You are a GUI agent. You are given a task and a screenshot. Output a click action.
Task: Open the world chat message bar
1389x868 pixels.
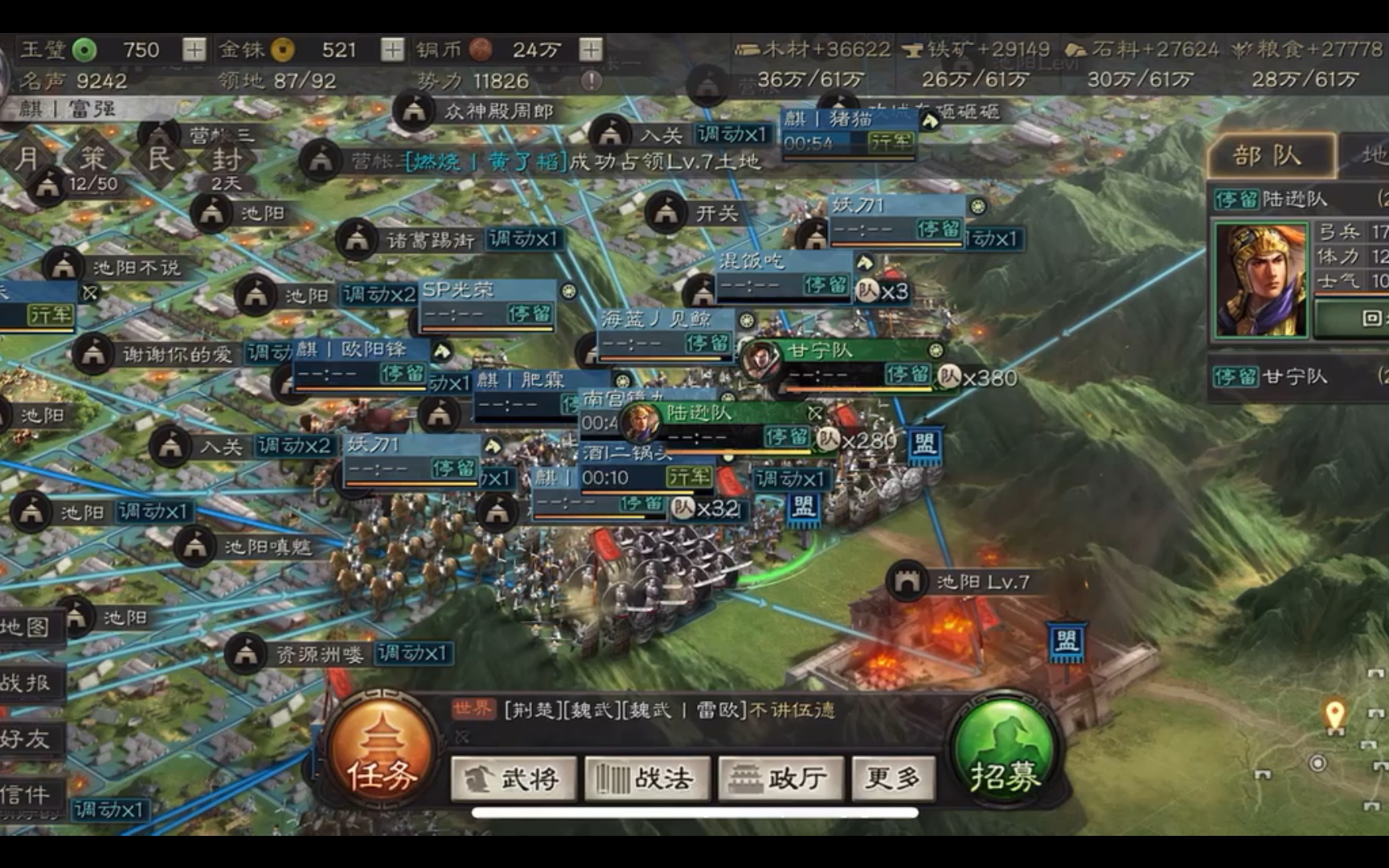pos(683,710)
